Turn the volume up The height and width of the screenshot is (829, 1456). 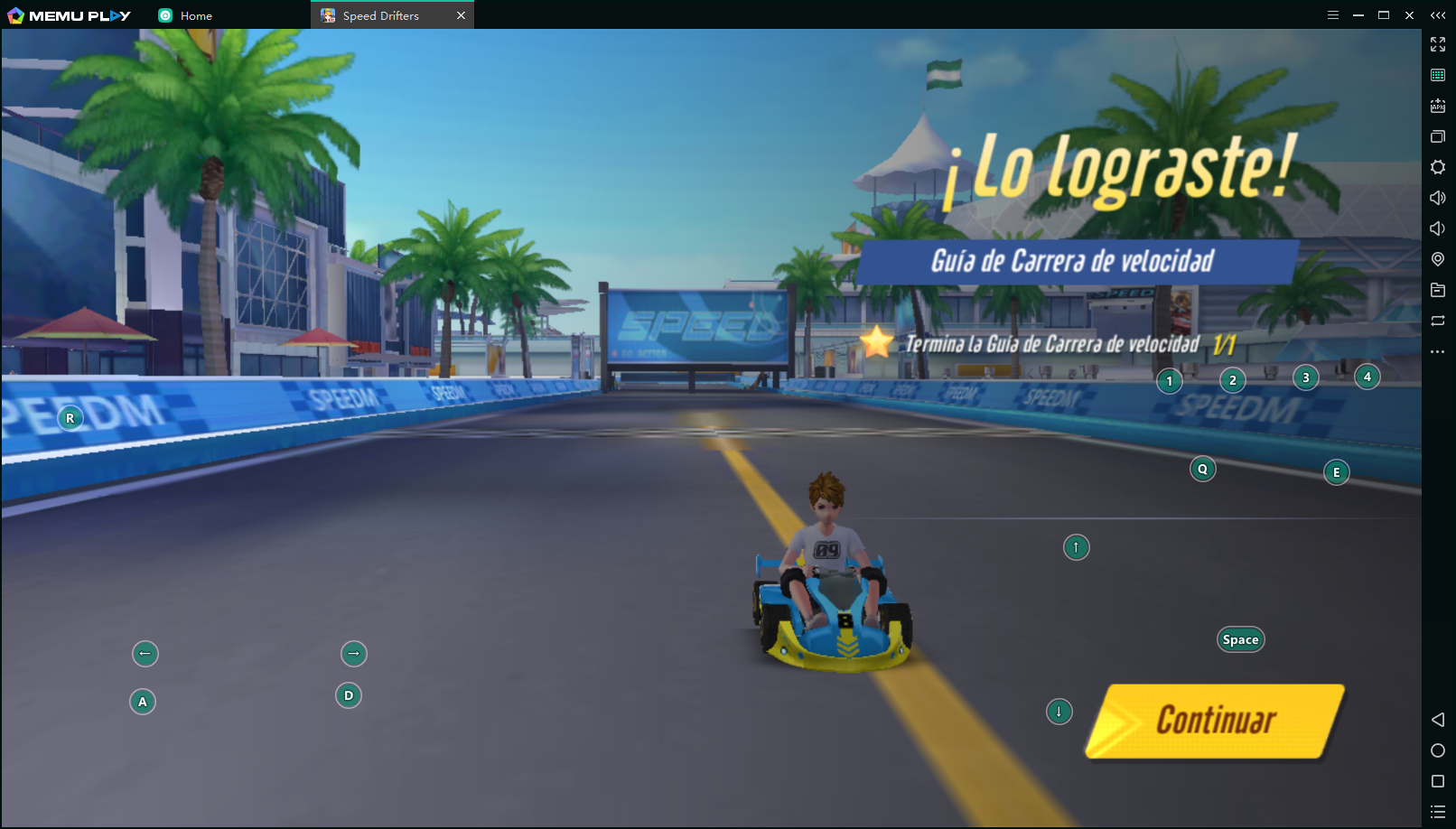pos(1438,197)
